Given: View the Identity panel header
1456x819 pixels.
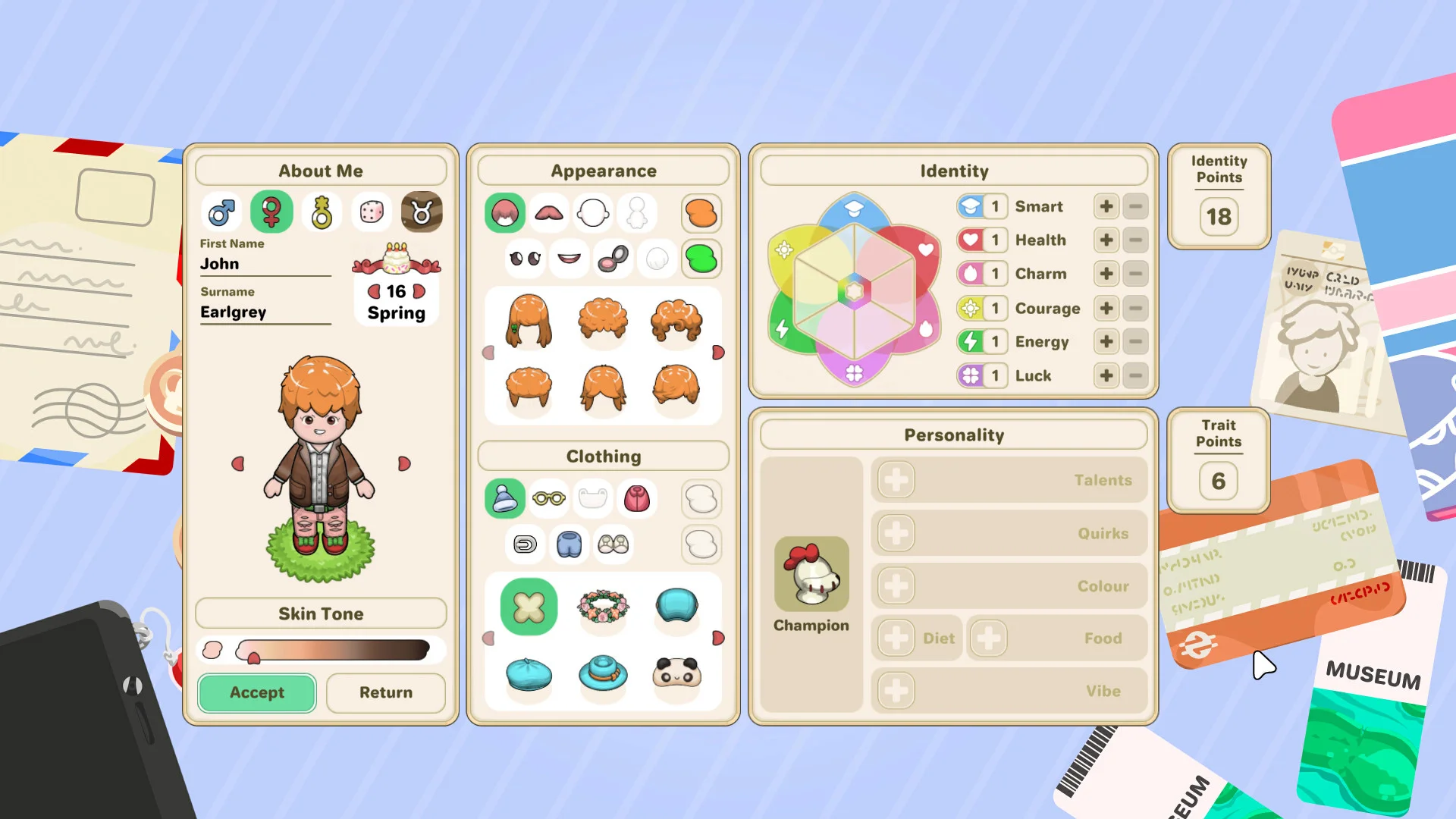Looking at the screenshot, I should pyautogui.click(x=953, y=171).
